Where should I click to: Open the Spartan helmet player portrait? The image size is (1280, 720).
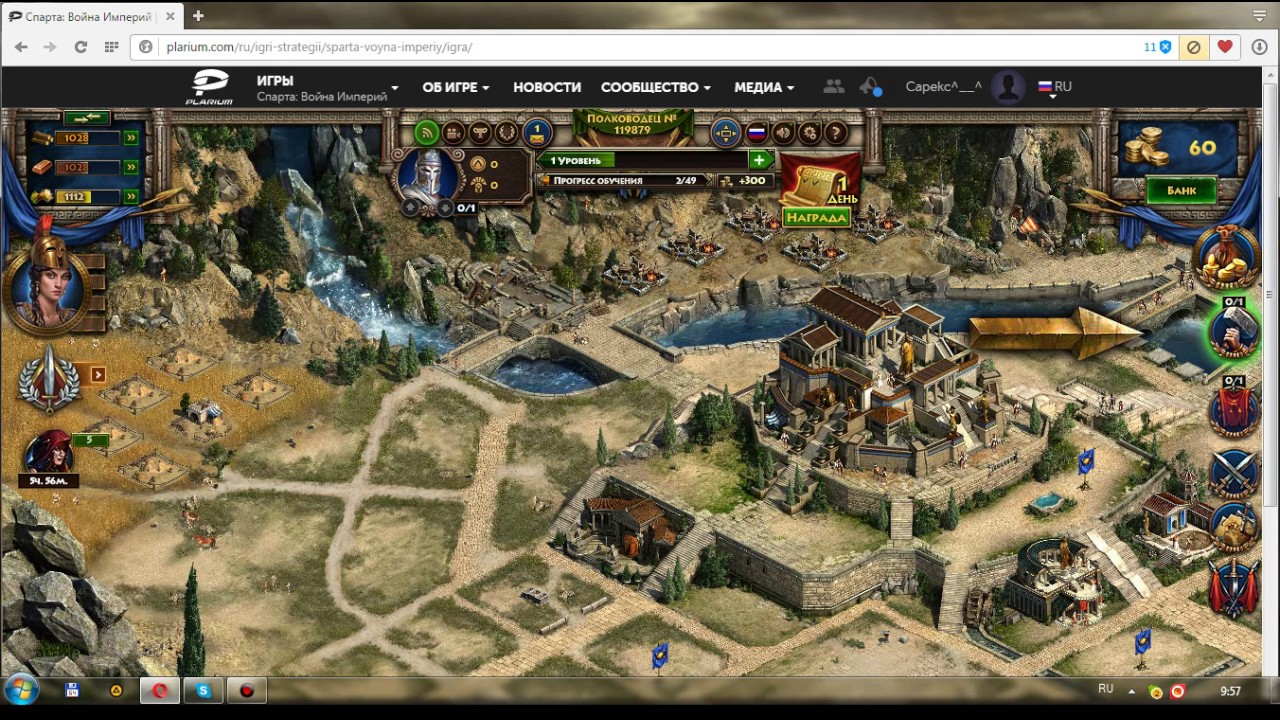tap(428, 177)
